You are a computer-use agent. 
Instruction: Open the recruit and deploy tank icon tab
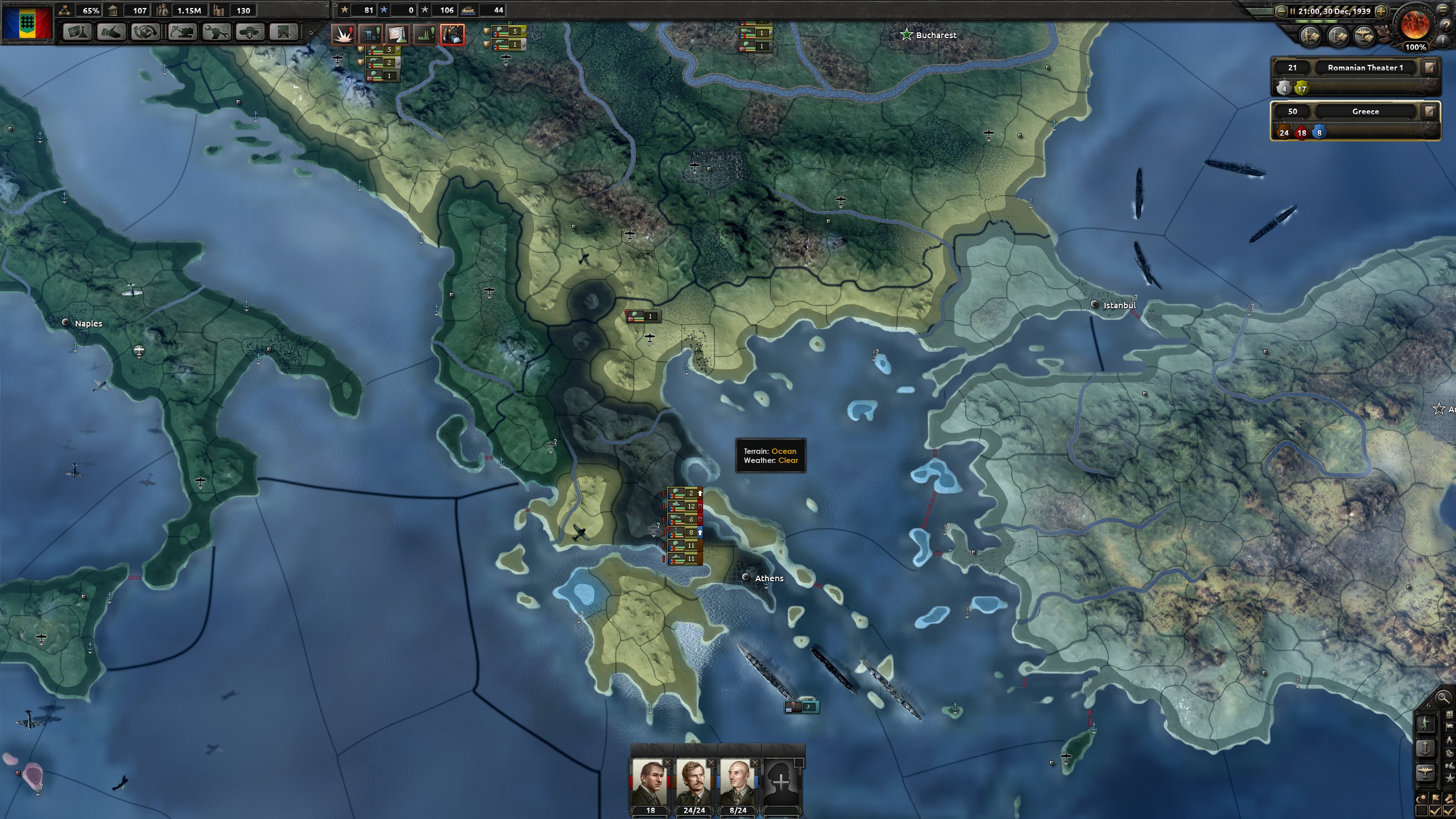(249, 32)
